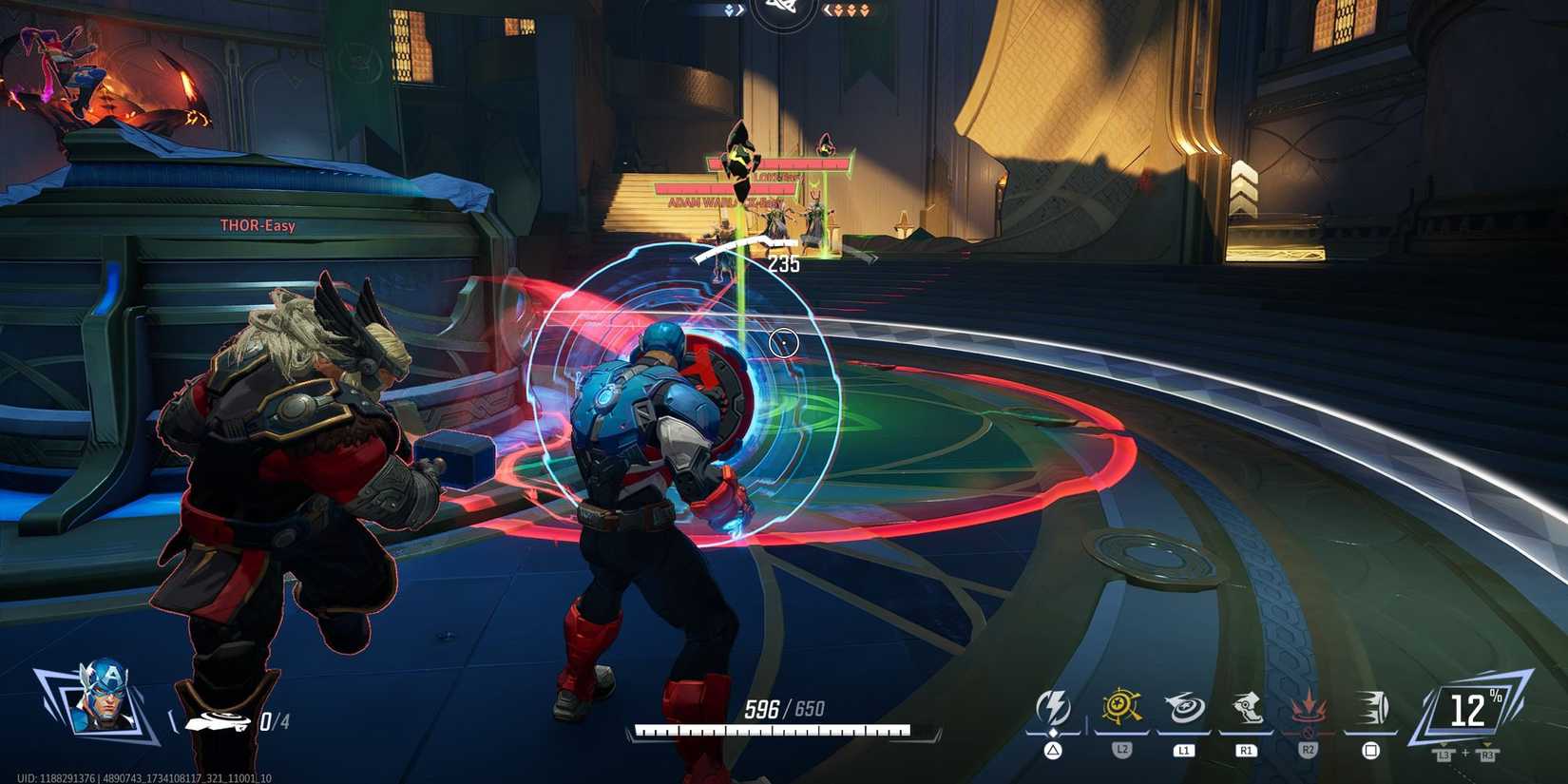Select the Fearless Leap square-button ability icon
Viewport: 1568px width, 784px height.
[x=1372, y=705]
